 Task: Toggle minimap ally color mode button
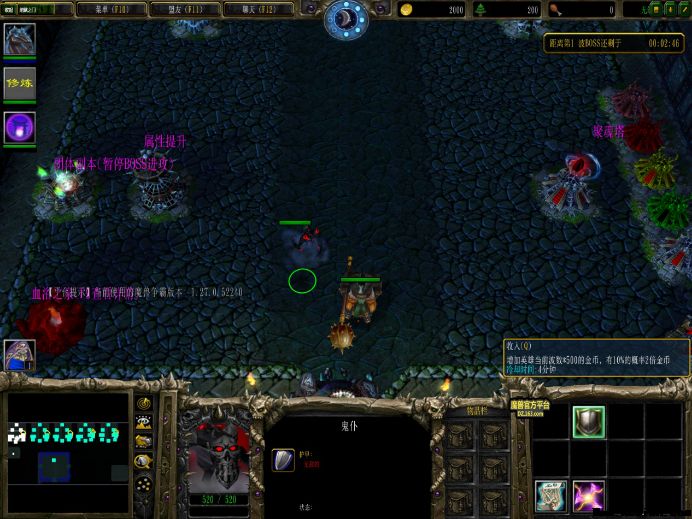(145, 442)
